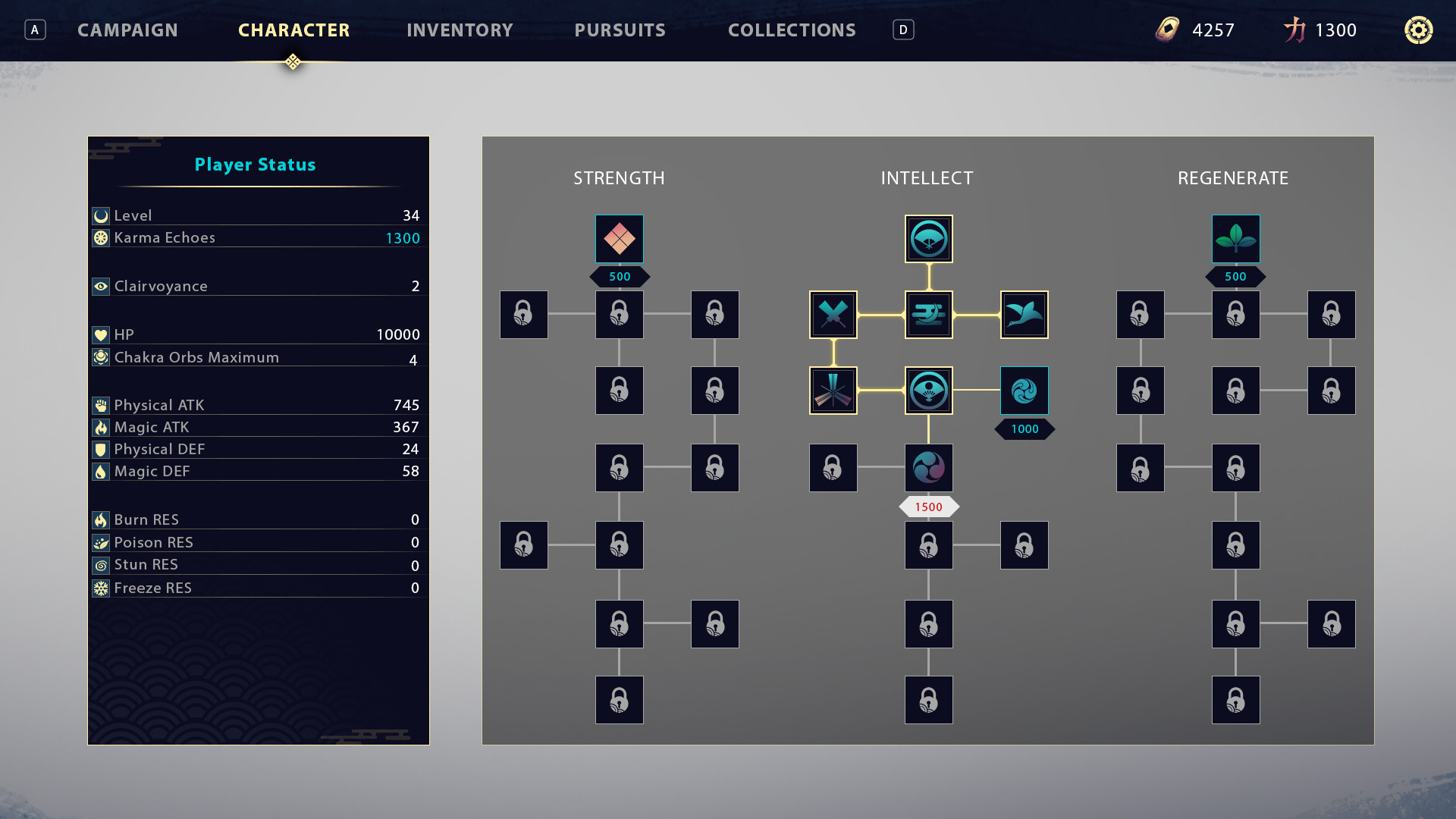Open the settings gear
The width and height of the screenshot is (1456, 819).
(1417, 30)
